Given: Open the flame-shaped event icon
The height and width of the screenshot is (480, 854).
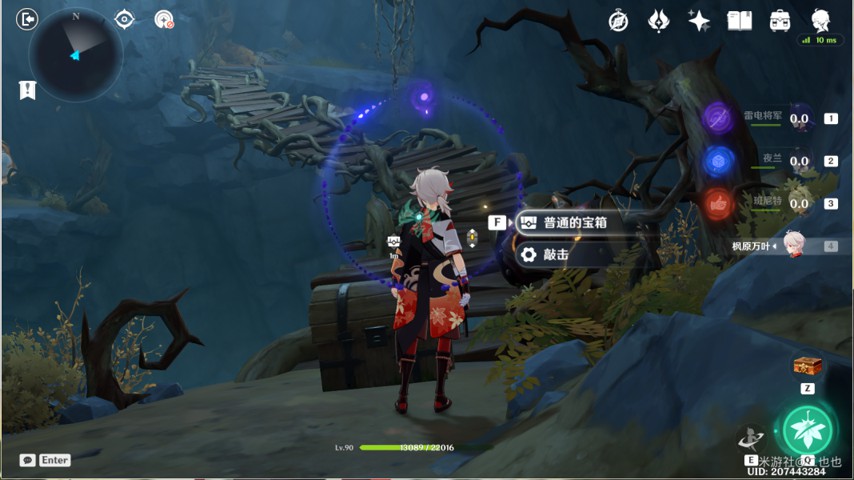Looking at the screenshot, I should 659,21.
